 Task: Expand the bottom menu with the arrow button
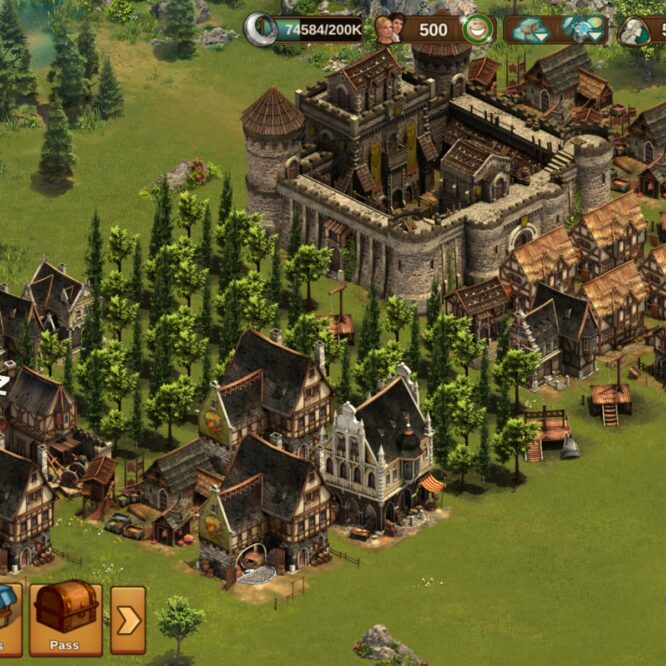(x=128, y=619)
